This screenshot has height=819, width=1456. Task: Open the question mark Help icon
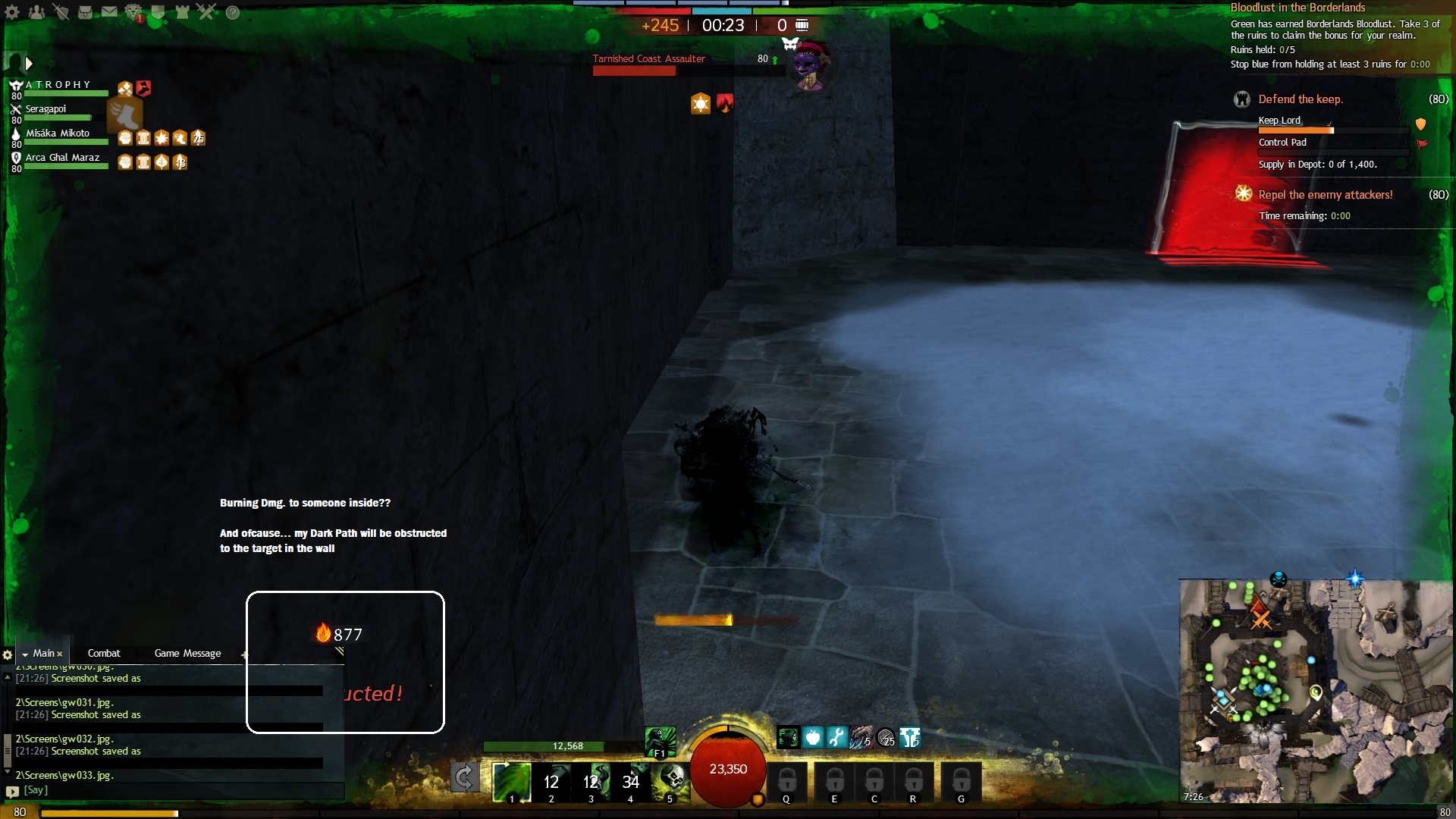click(233, 12)
